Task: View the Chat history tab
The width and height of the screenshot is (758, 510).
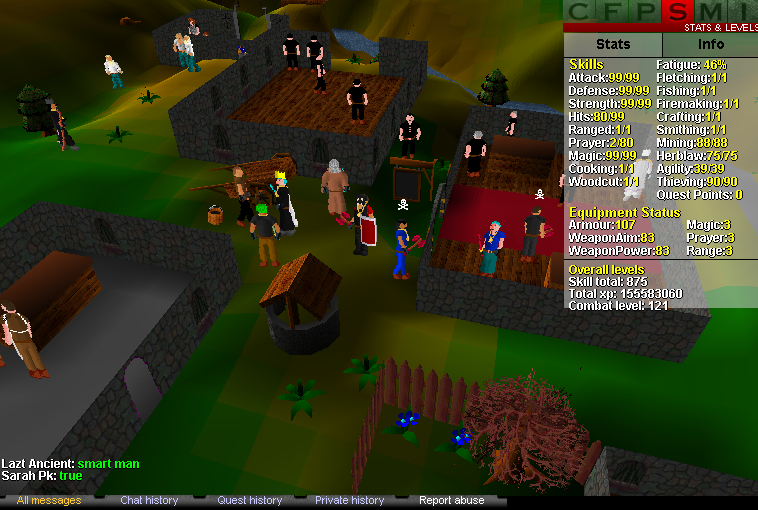Action: (x=149, y=500)
